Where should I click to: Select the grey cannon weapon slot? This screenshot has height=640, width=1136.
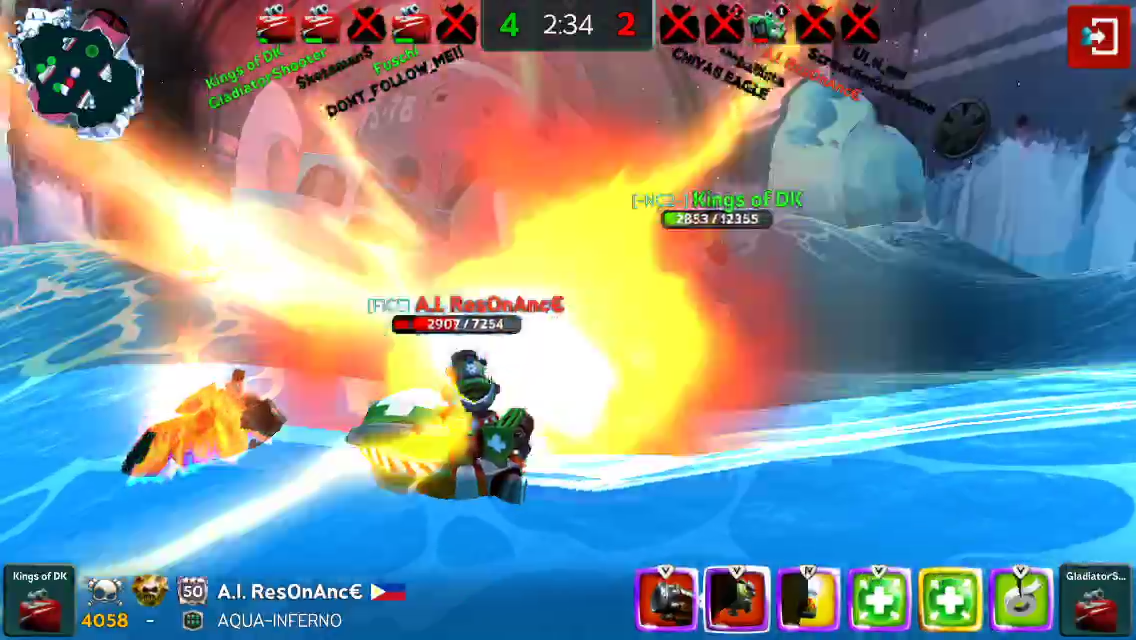[667, 600]
